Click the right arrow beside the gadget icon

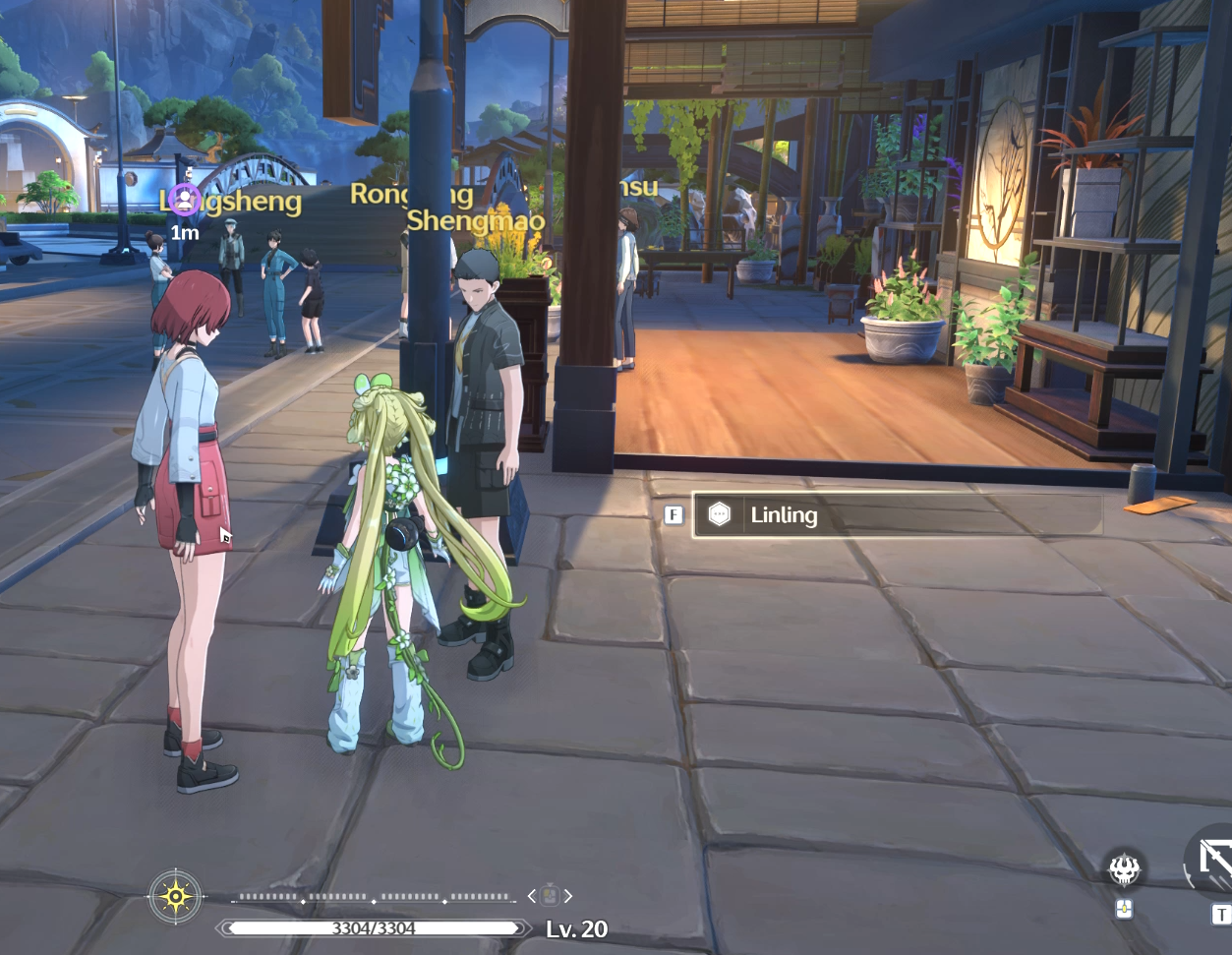click(x=567, y=896)
